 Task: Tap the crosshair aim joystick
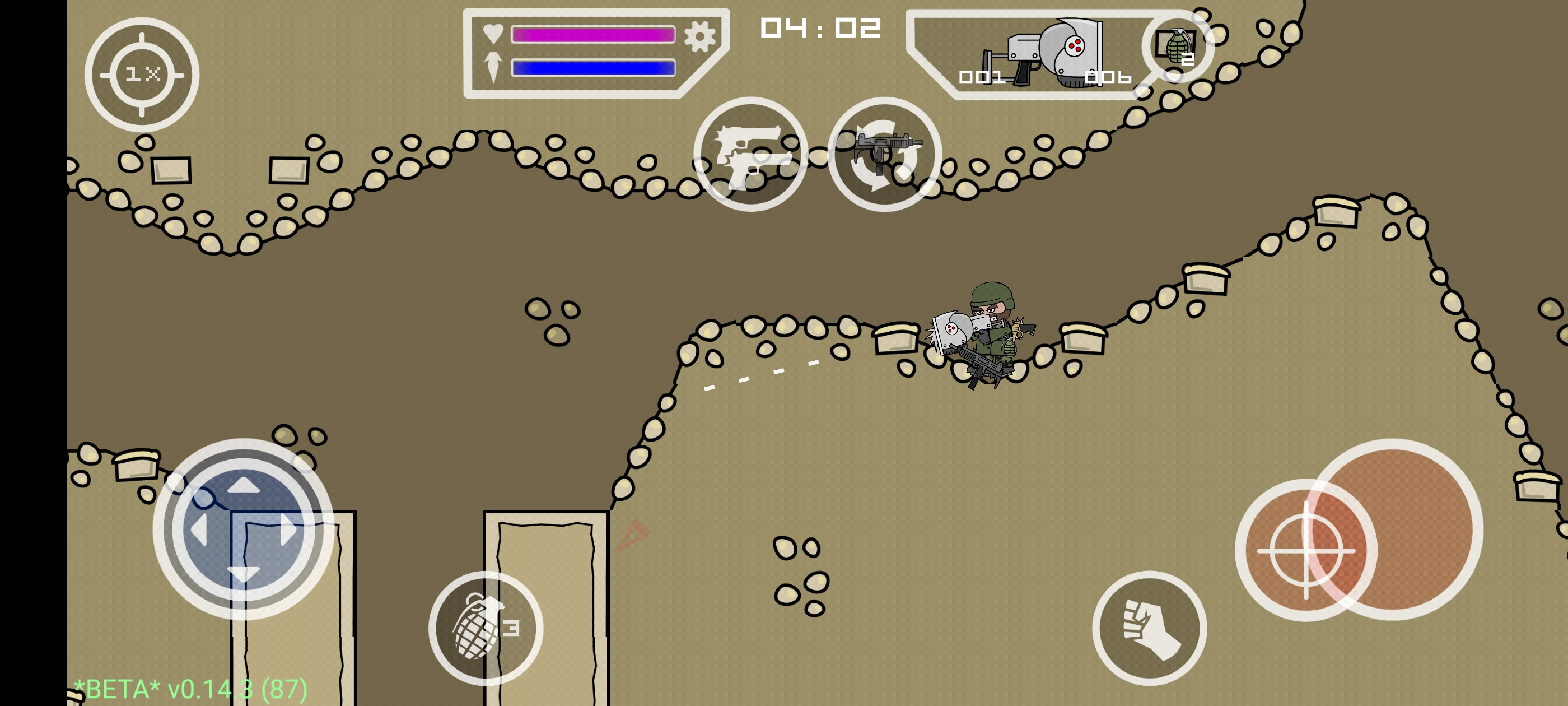click(1306, 550)
